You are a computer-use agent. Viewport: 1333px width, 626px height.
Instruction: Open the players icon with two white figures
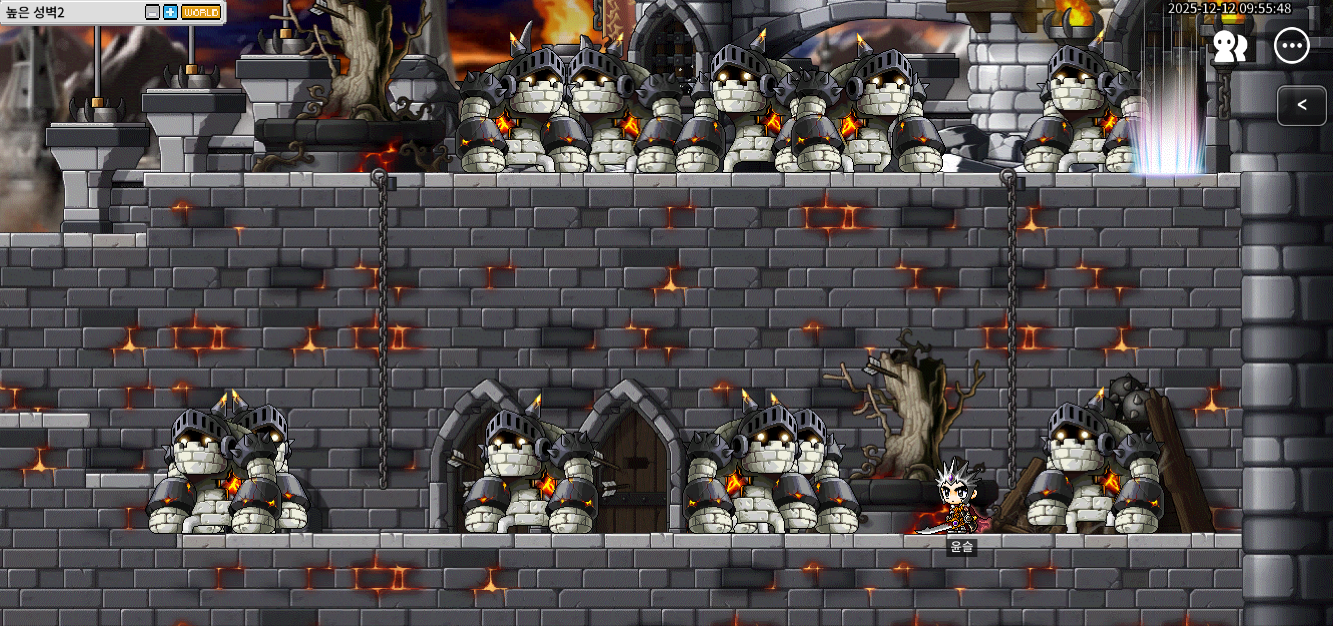[1229, 46]
